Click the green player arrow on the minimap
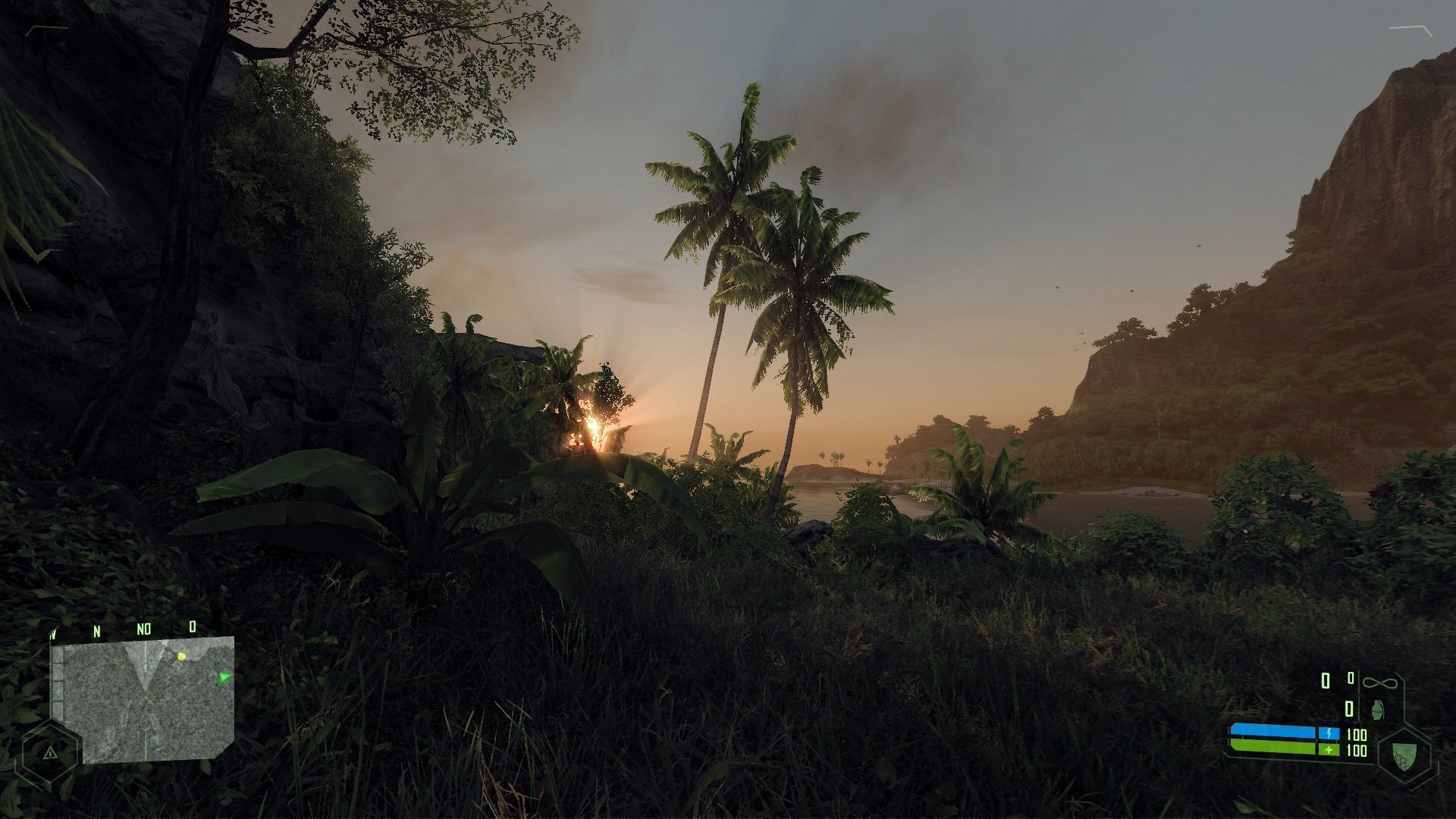The height and width of the screenshot is (819, 1456). click(x=224, y=676)
